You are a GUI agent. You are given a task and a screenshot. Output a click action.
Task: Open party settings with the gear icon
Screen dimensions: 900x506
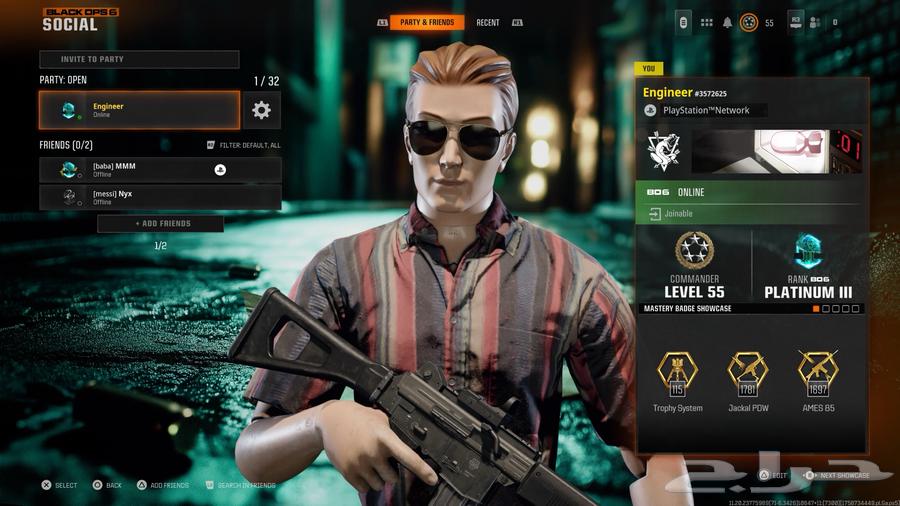click(x=261, y=110)
